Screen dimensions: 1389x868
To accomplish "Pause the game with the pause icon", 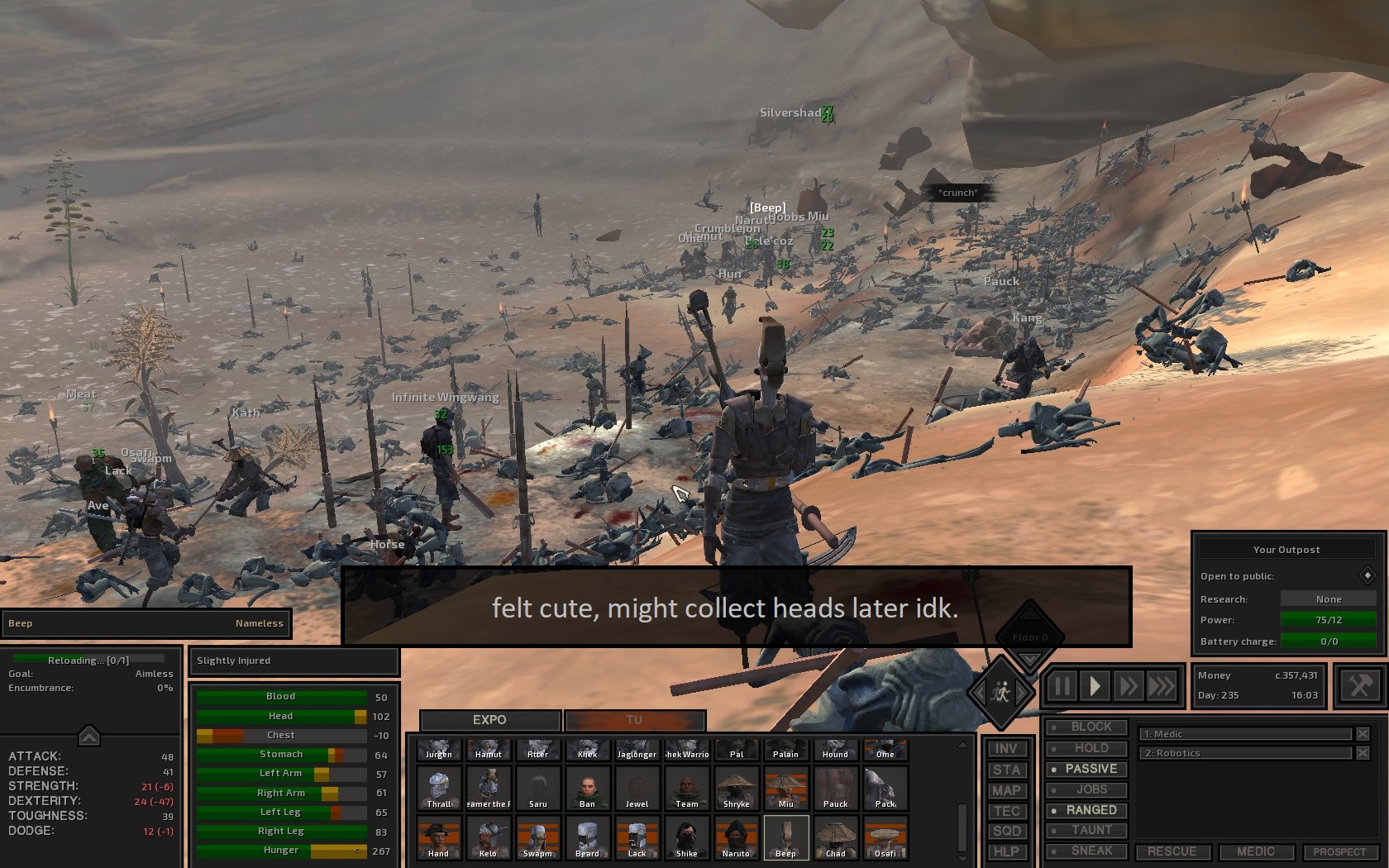I will coord(1062,685).
